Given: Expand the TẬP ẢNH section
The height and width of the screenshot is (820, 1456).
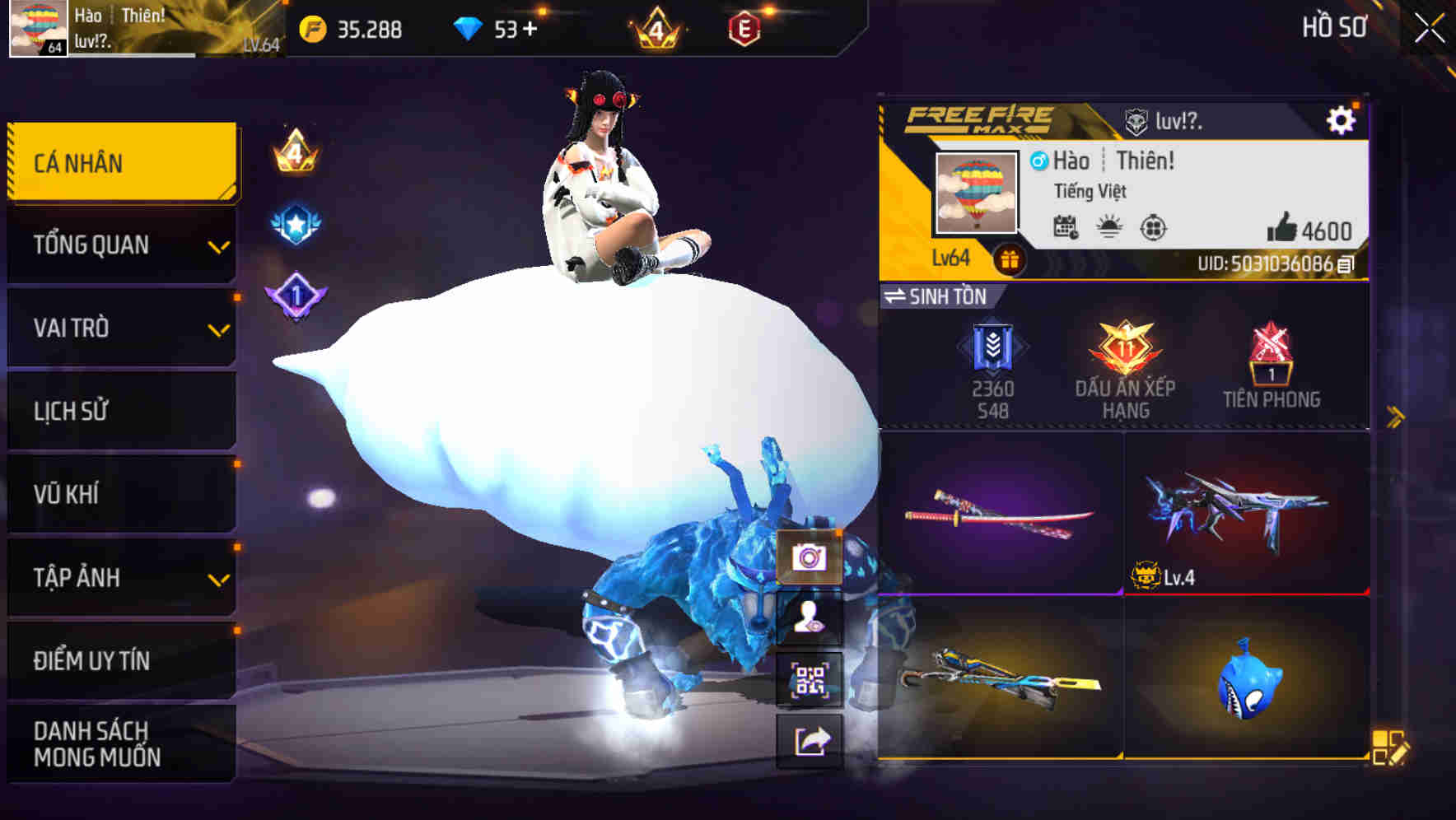Looking at the screenshot, I should 120,578.
